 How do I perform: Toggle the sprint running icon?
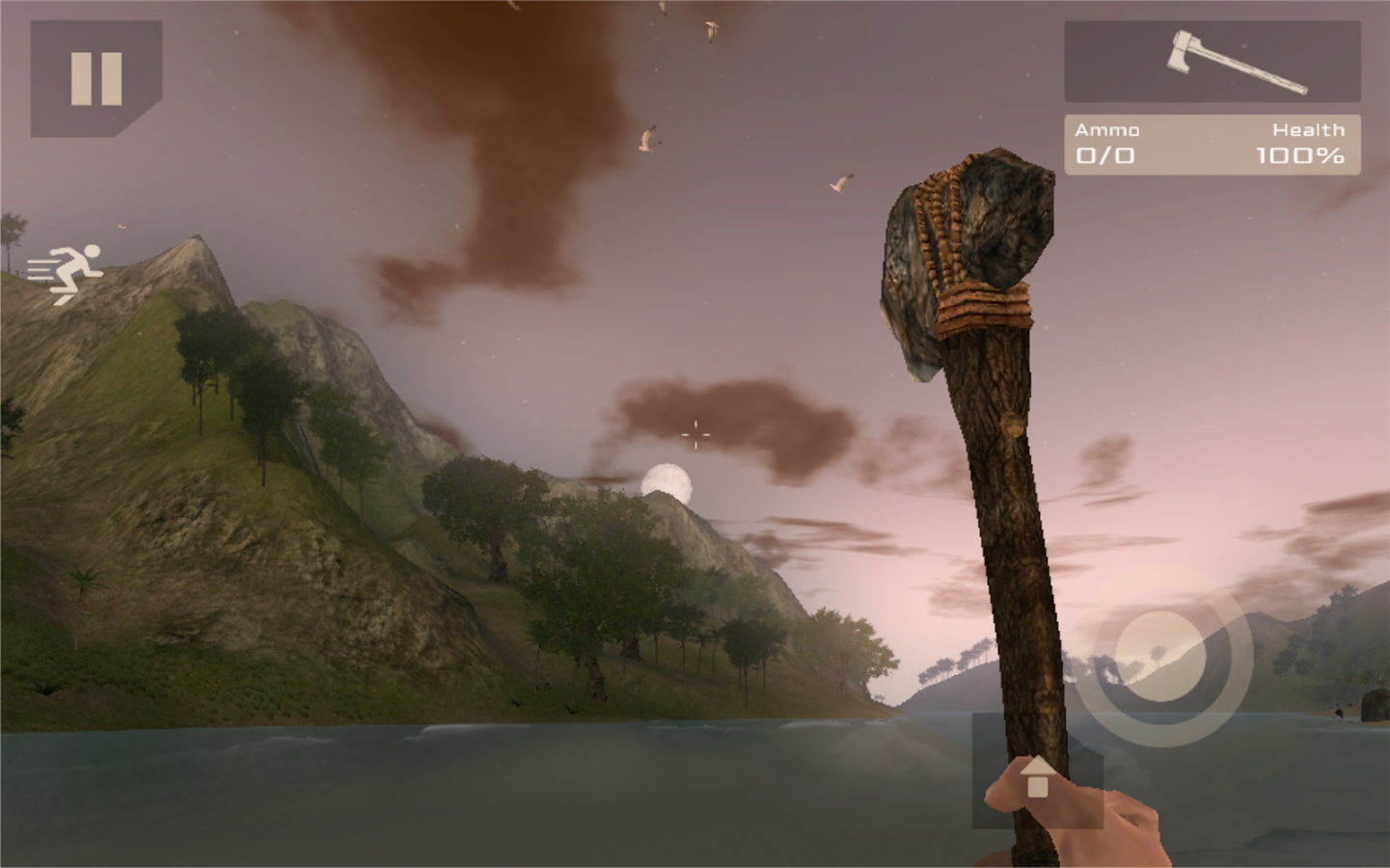[x=66, y=273]
